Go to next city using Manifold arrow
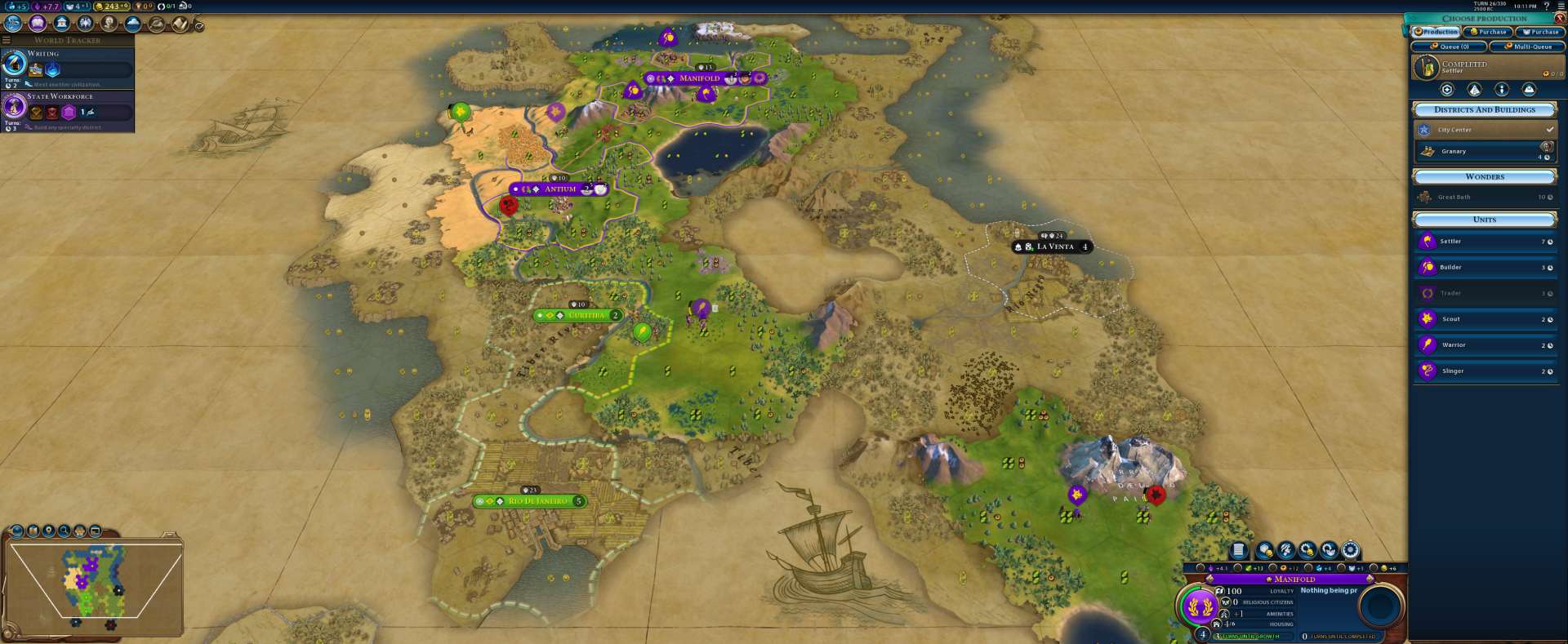 [1370, 579]
